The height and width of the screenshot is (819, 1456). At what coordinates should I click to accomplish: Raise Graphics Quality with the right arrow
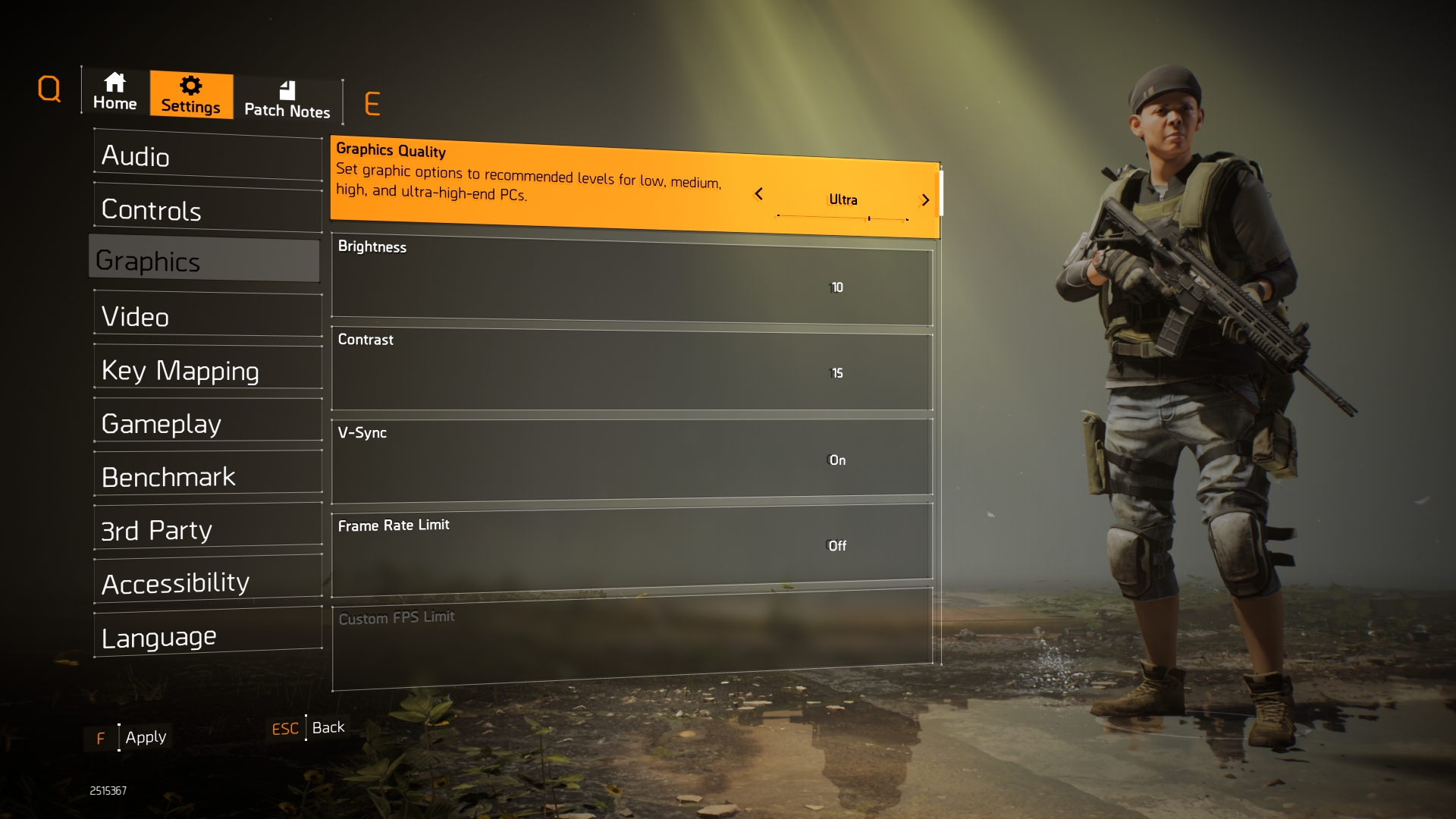(x=925, y=200)
